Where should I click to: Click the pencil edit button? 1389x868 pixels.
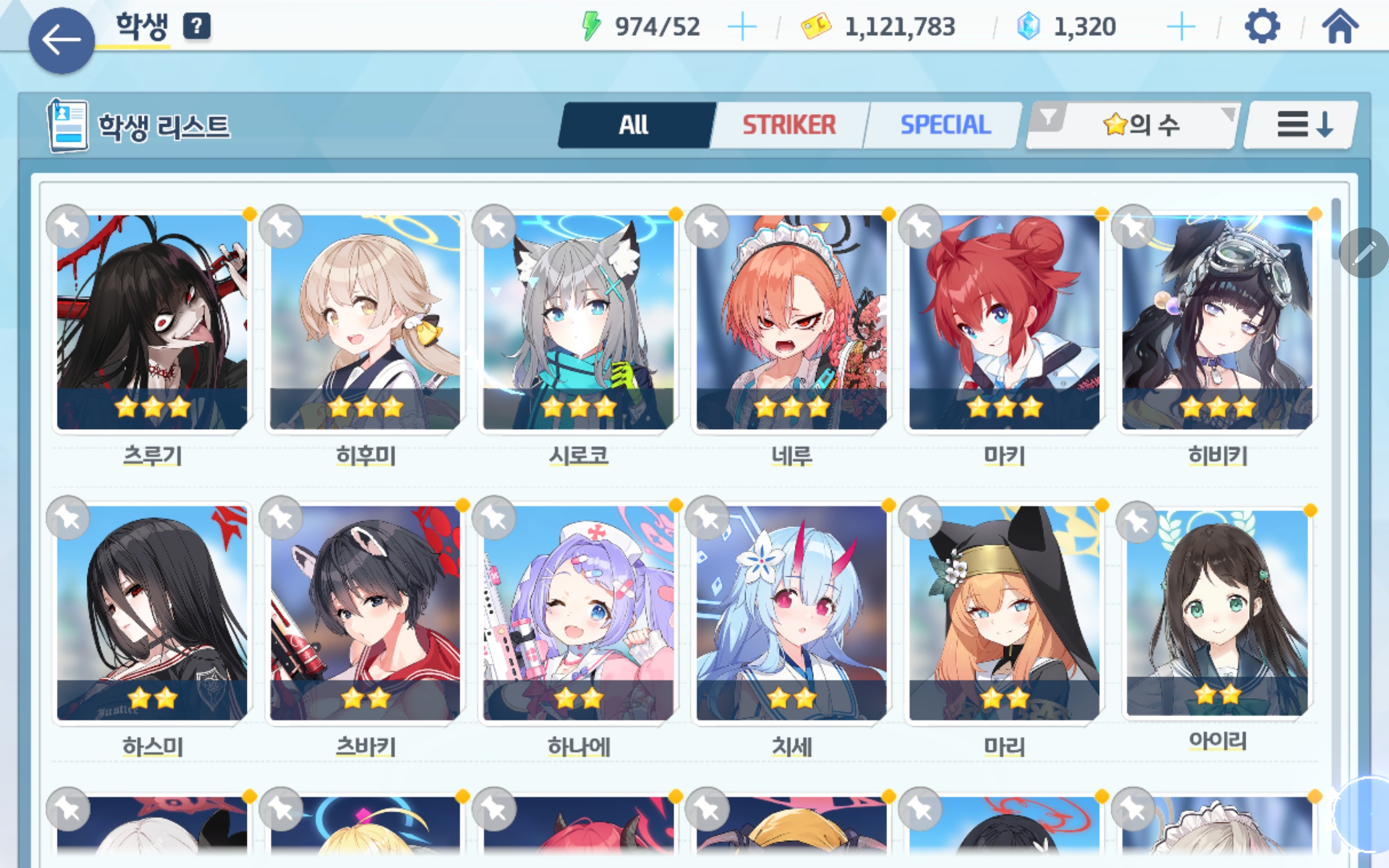pos(1363,253)
